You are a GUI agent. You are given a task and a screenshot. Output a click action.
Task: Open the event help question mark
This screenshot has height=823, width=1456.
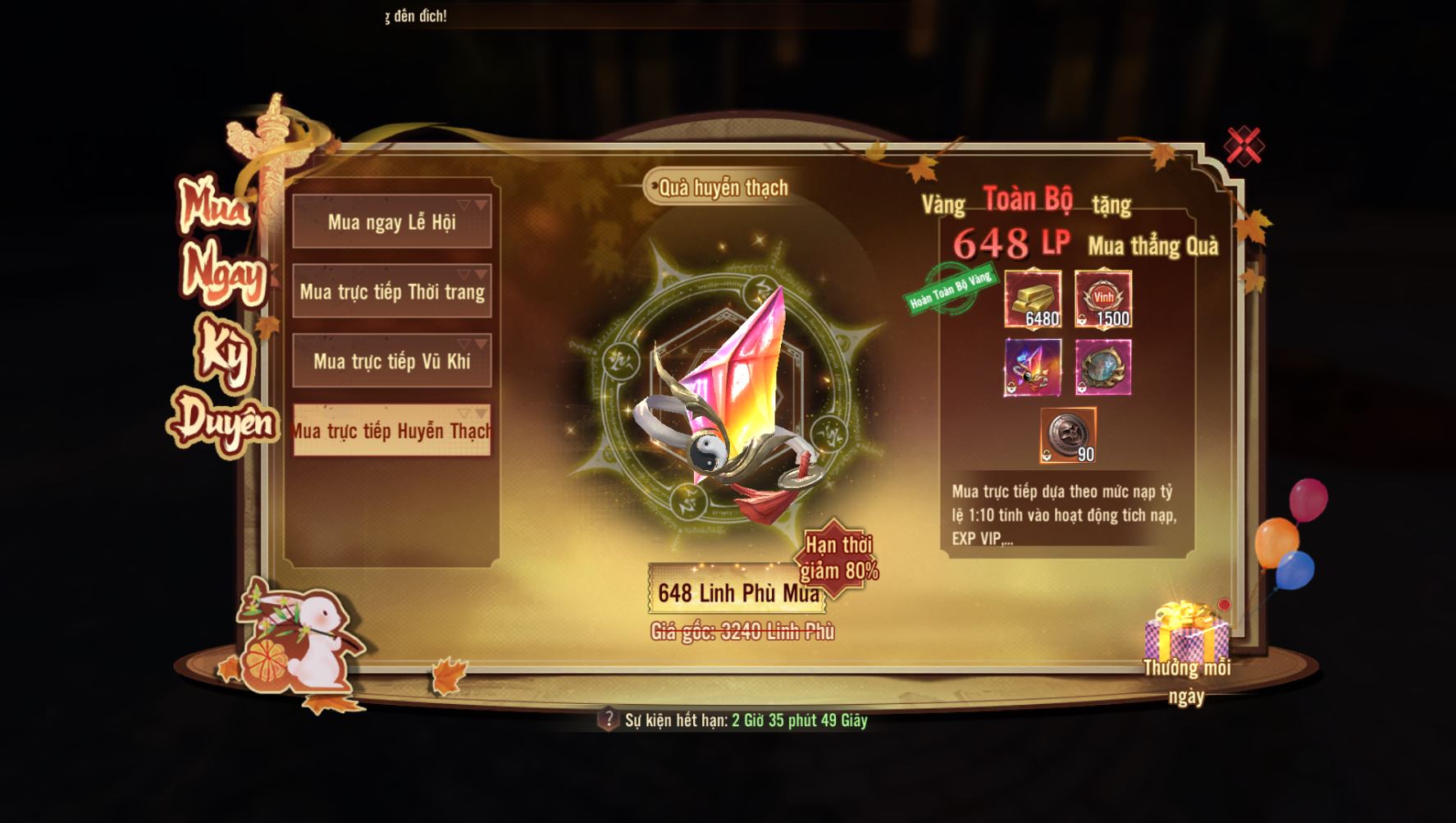(608, 720)
